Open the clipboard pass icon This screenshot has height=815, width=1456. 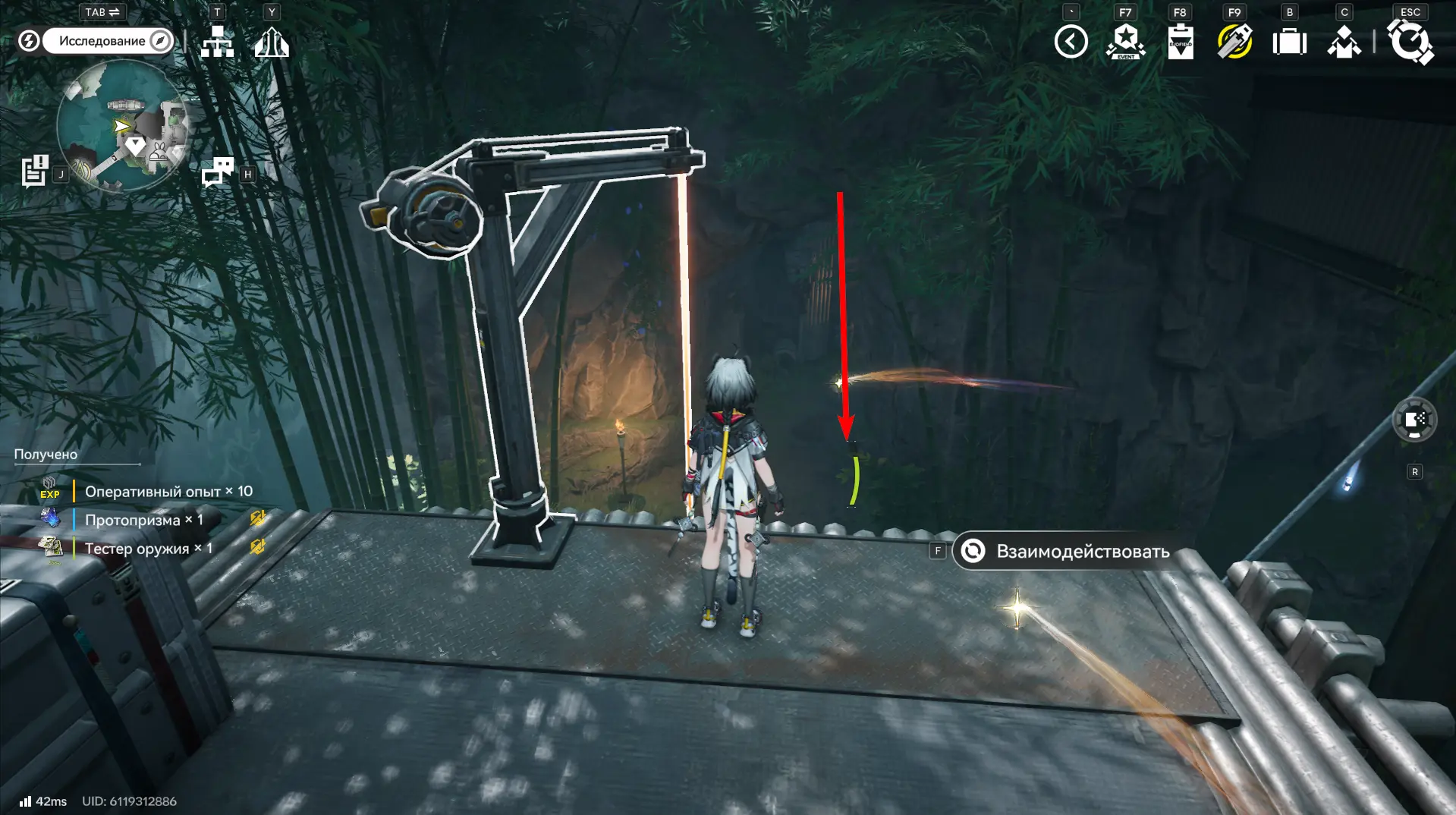[x=1180, y=42]
